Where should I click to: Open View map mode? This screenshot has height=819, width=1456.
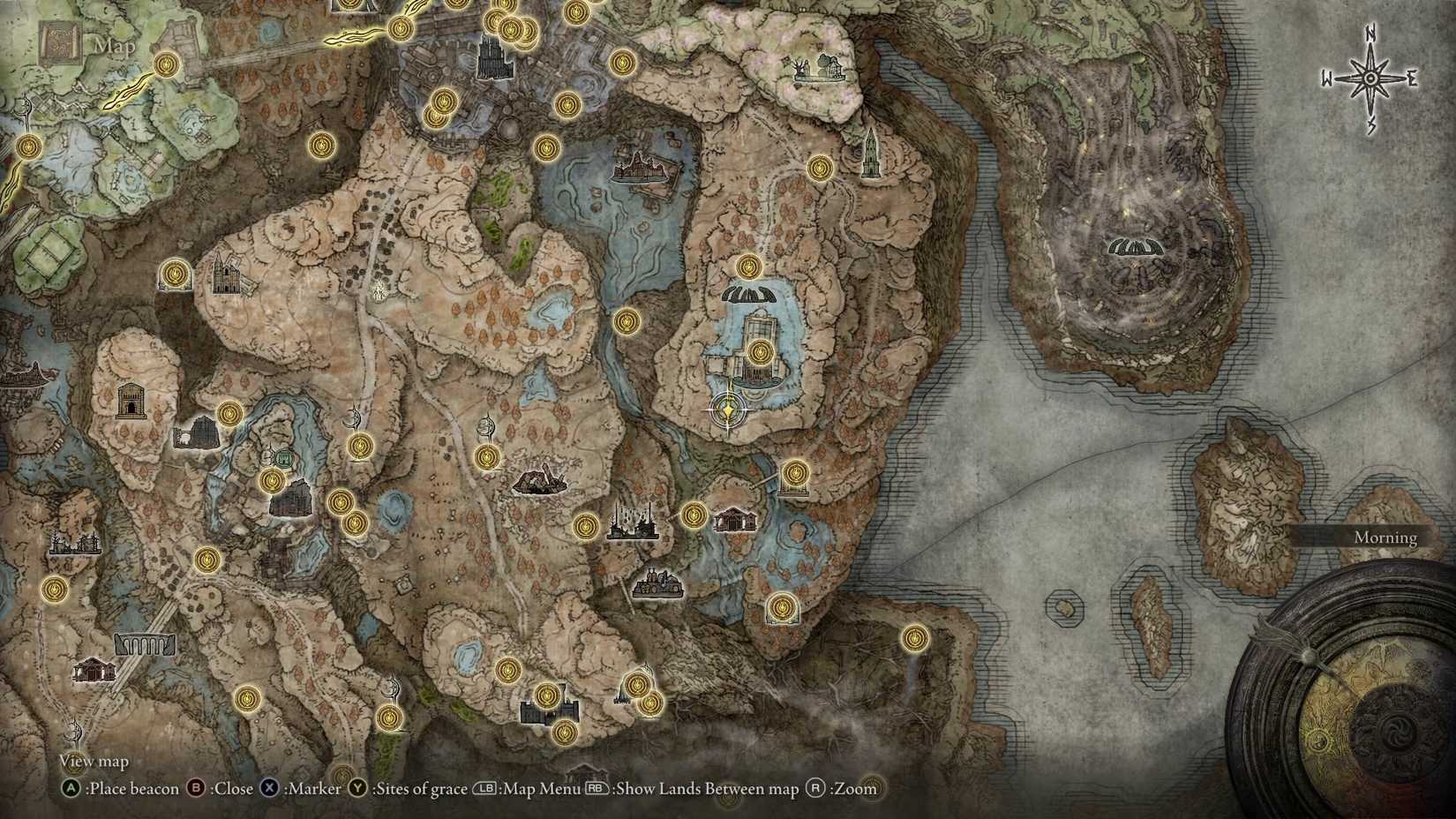[93, 761]
